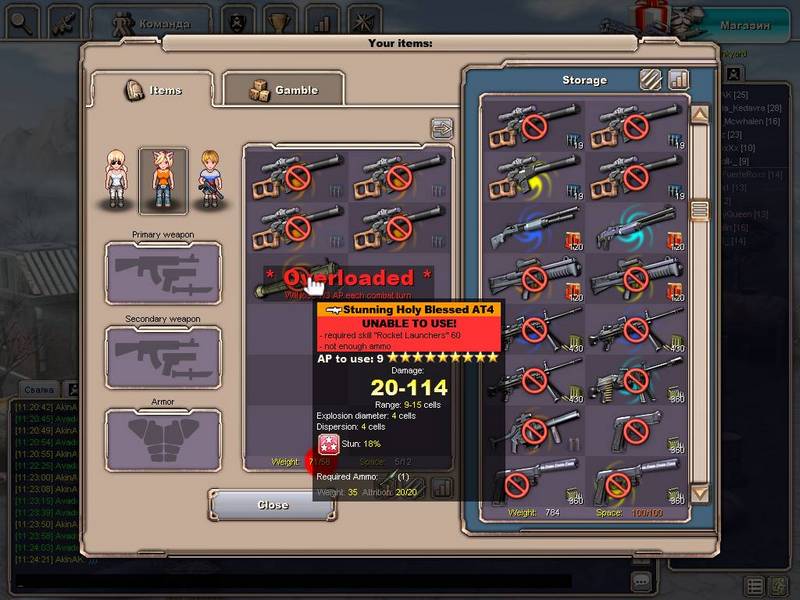Choose the blond boy holding a rifle

click(209, 179)
